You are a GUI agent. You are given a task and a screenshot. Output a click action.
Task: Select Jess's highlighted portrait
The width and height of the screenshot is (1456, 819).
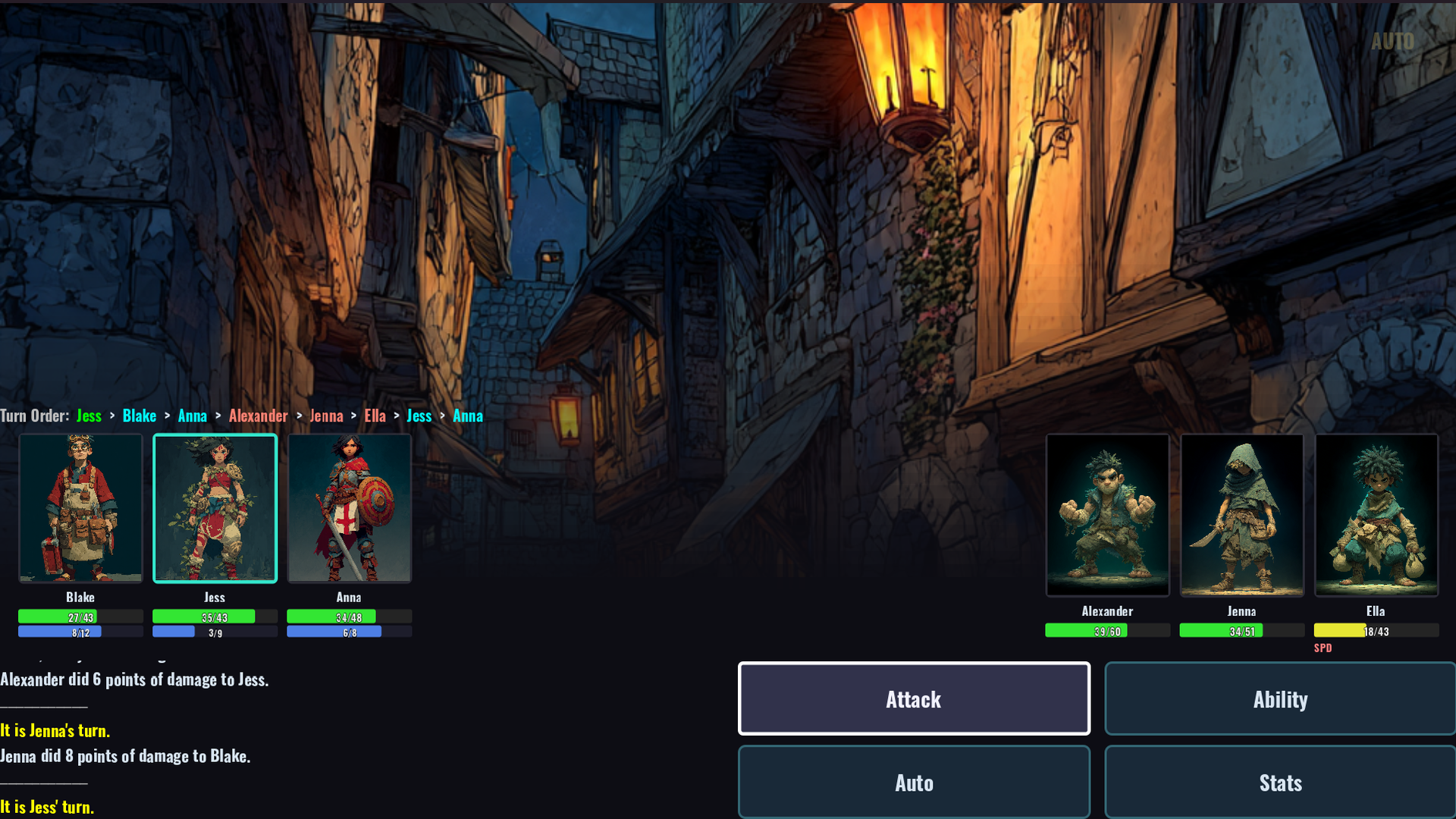point(215,508)
